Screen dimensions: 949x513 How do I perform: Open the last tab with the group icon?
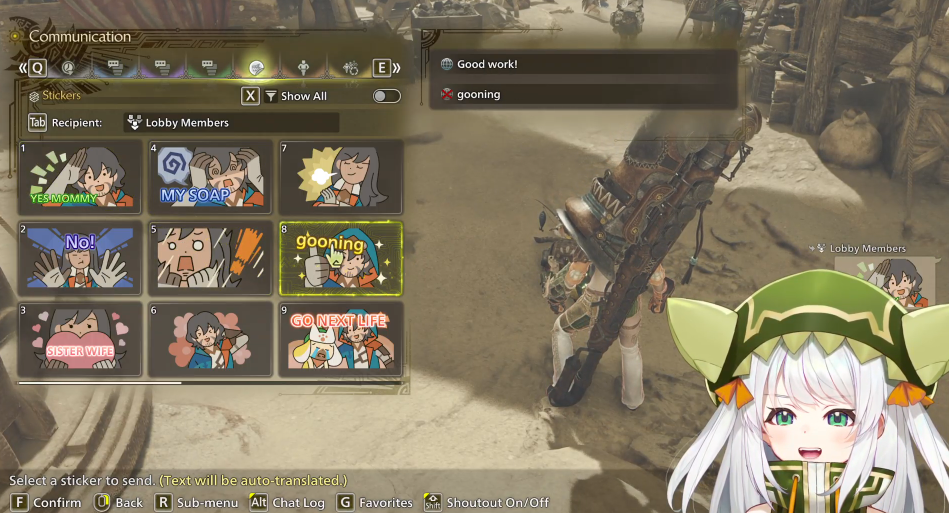click(351, 68)
